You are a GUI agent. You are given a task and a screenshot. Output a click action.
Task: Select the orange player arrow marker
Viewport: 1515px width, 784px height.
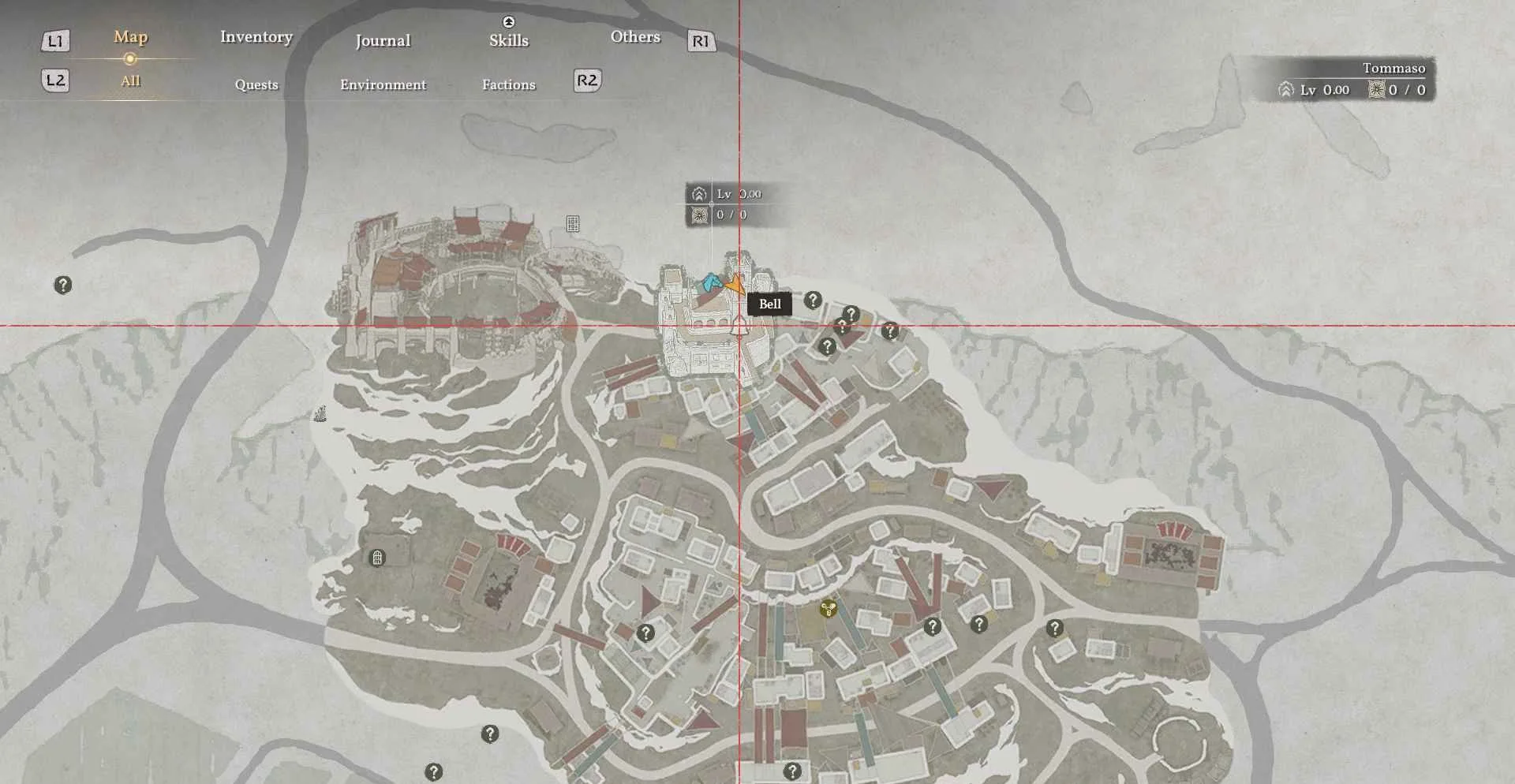[x=735, y=284]
